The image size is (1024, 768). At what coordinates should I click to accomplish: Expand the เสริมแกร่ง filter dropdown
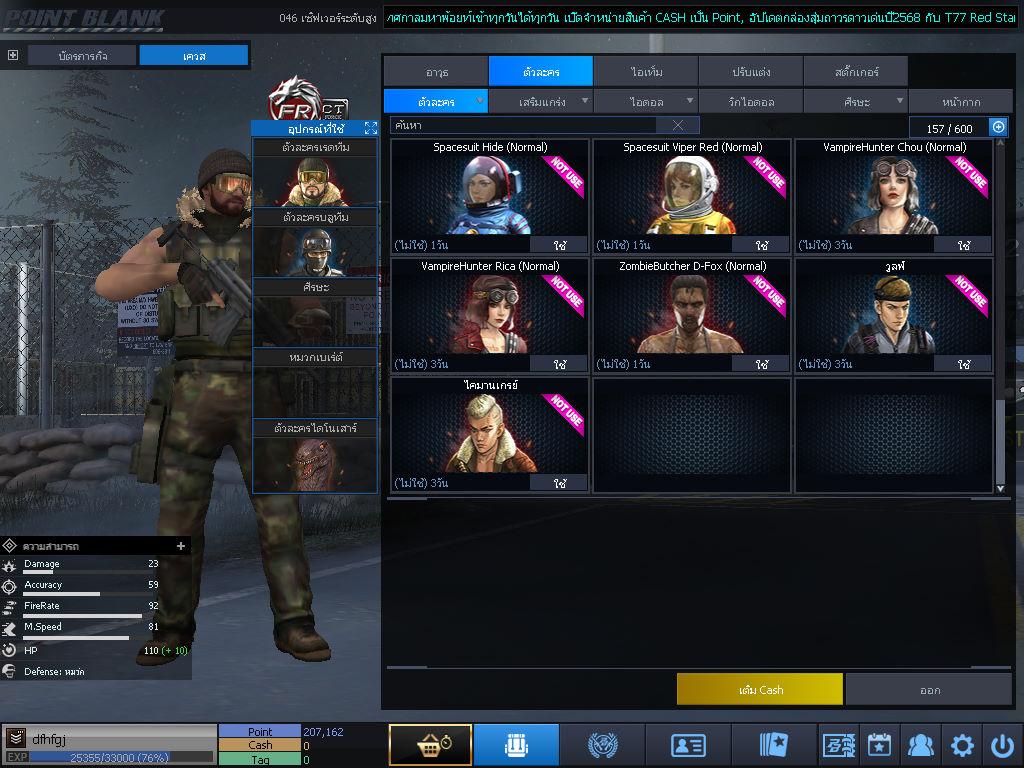click(542, 101)
